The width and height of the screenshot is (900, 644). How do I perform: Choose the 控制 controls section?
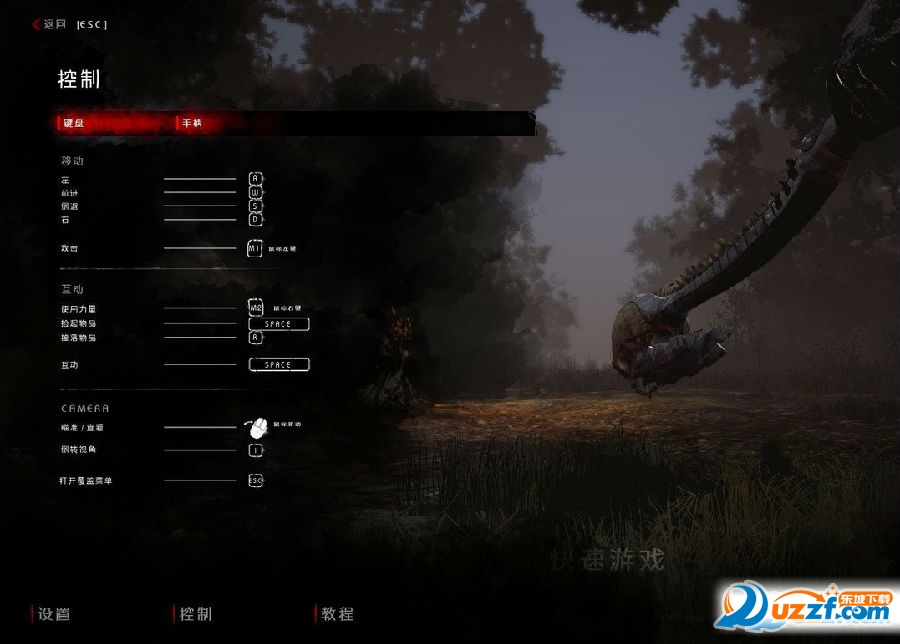tap(196, 613)
